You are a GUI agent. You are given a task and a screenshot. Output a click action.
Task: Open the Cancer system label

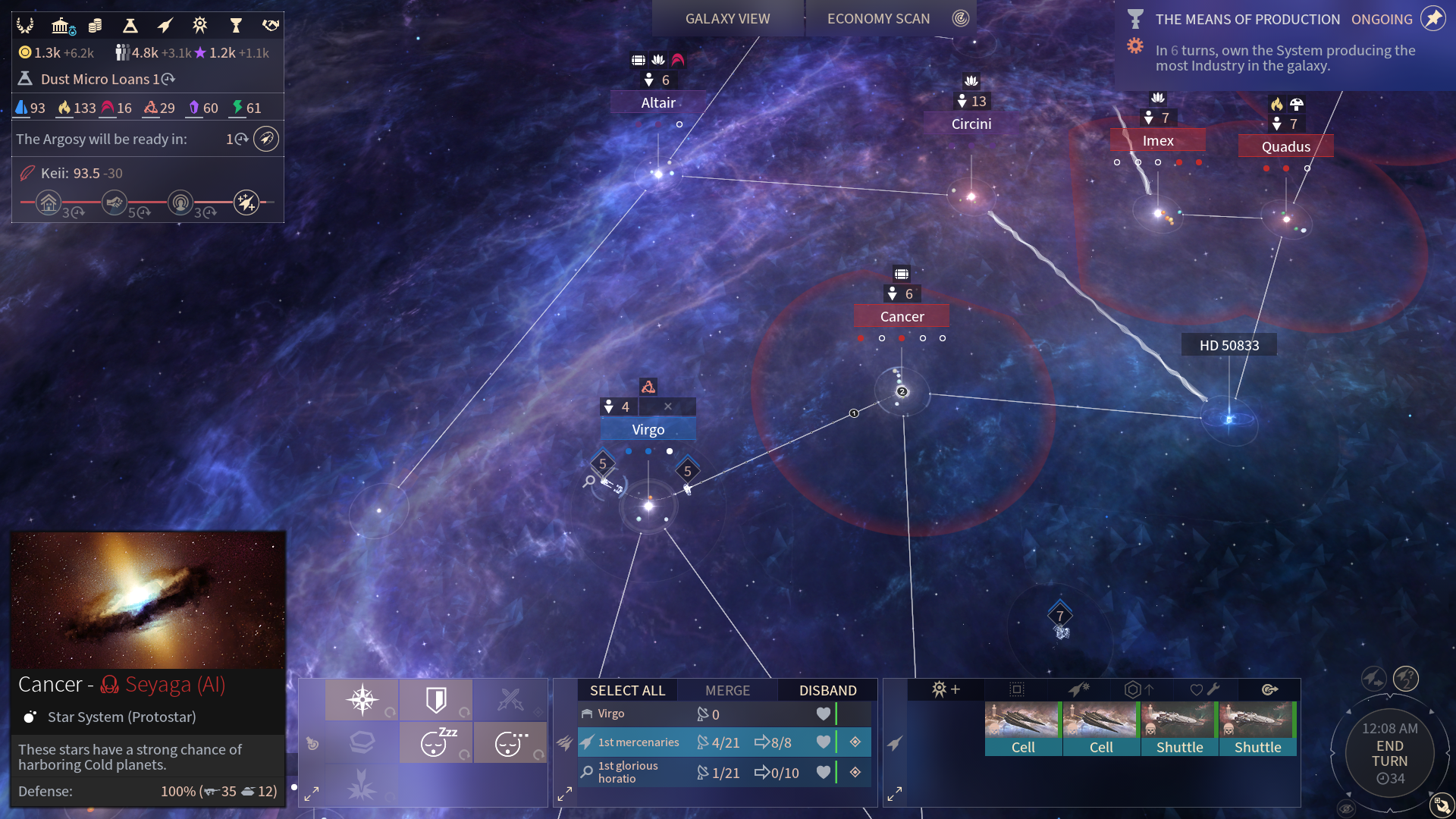(x=902, y=316)
